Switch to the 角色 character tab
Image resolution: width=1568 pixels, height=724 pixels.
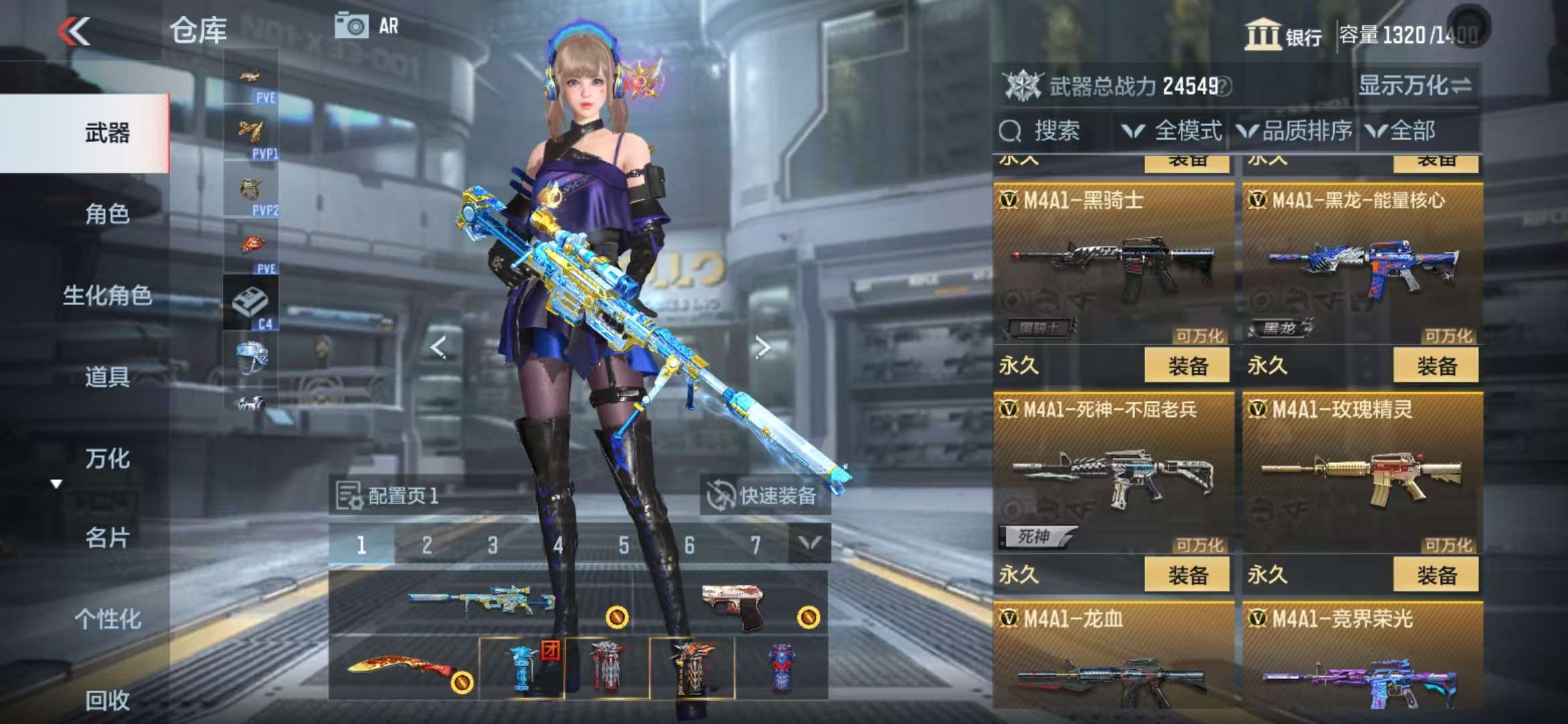tap(107, 215)
